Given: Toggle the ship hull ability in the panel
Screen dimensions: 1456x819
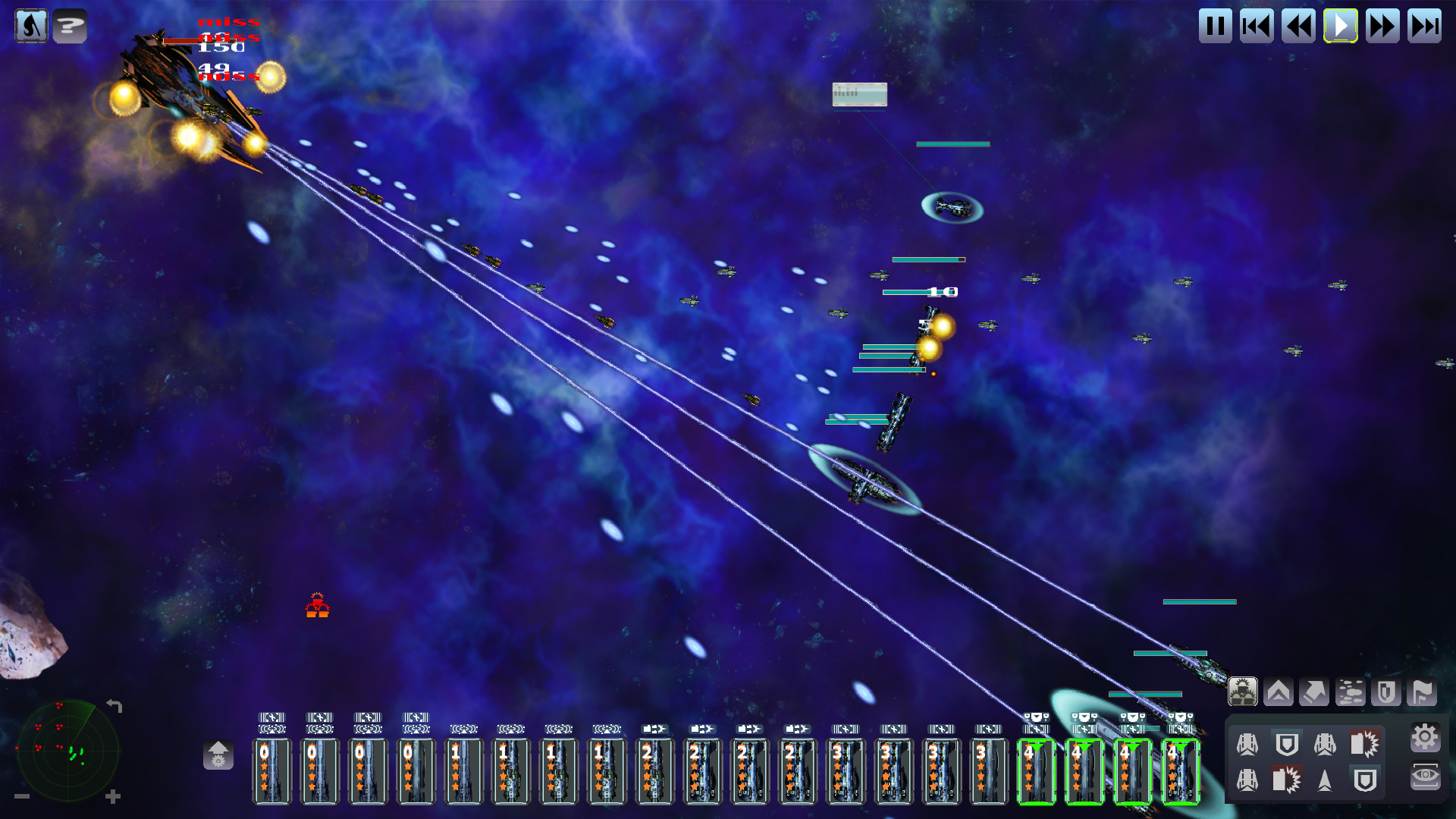Looking at the screenshot, I should [x=1247, y=745].
